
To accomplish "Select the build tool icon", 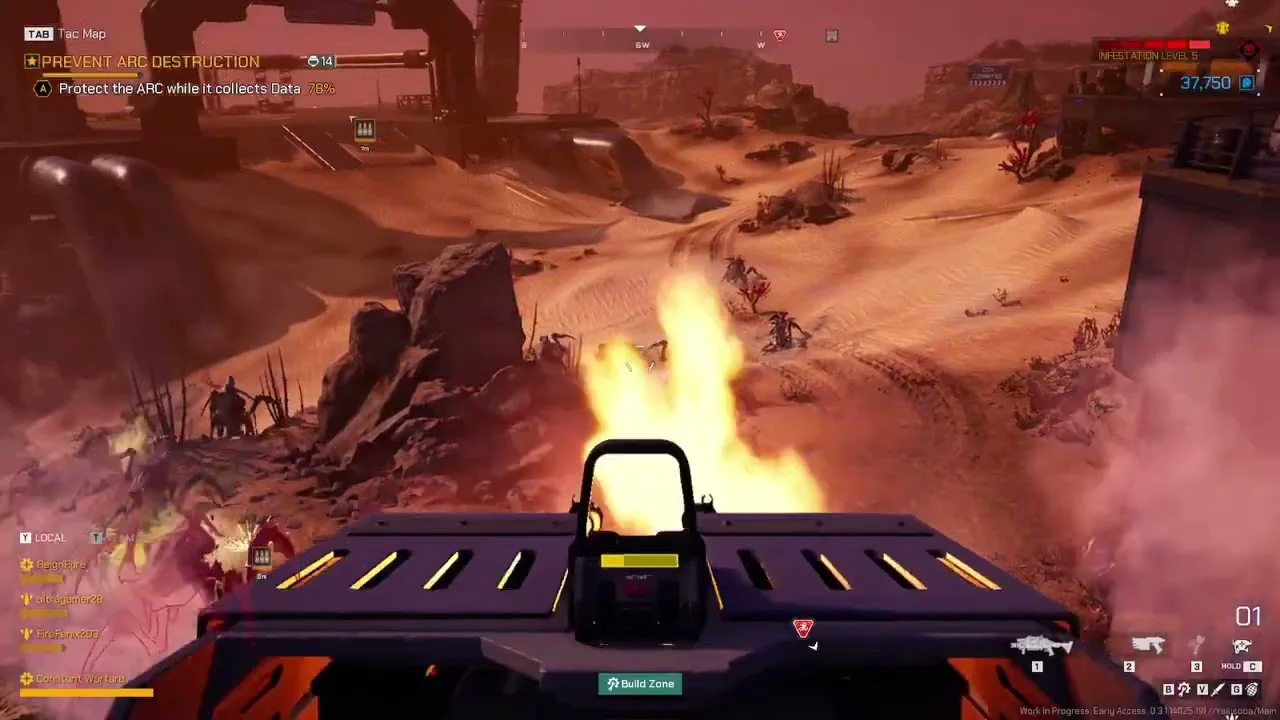I will pos(1184,689).
